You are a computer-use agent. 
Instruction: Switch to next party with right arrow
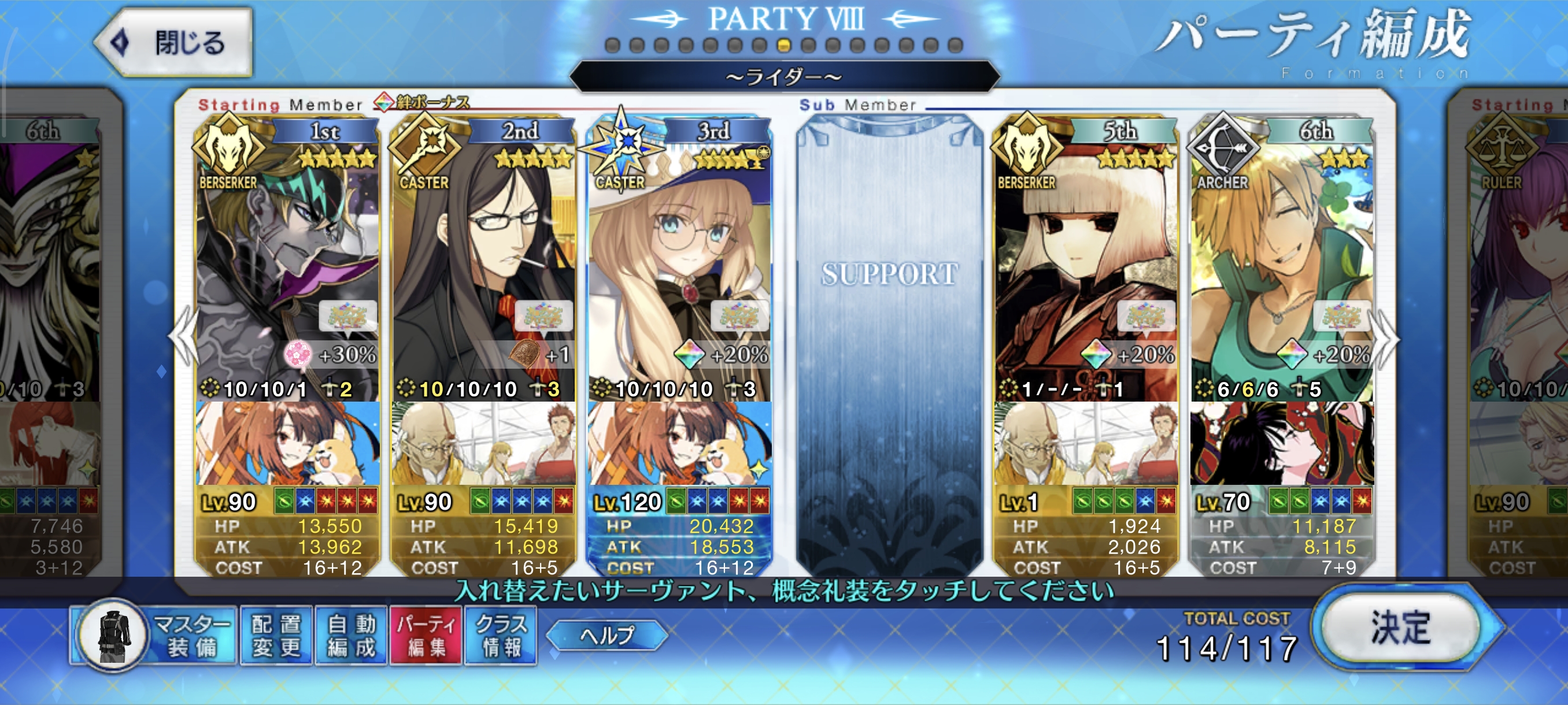pyautogui.click(x=1386, y=339)
